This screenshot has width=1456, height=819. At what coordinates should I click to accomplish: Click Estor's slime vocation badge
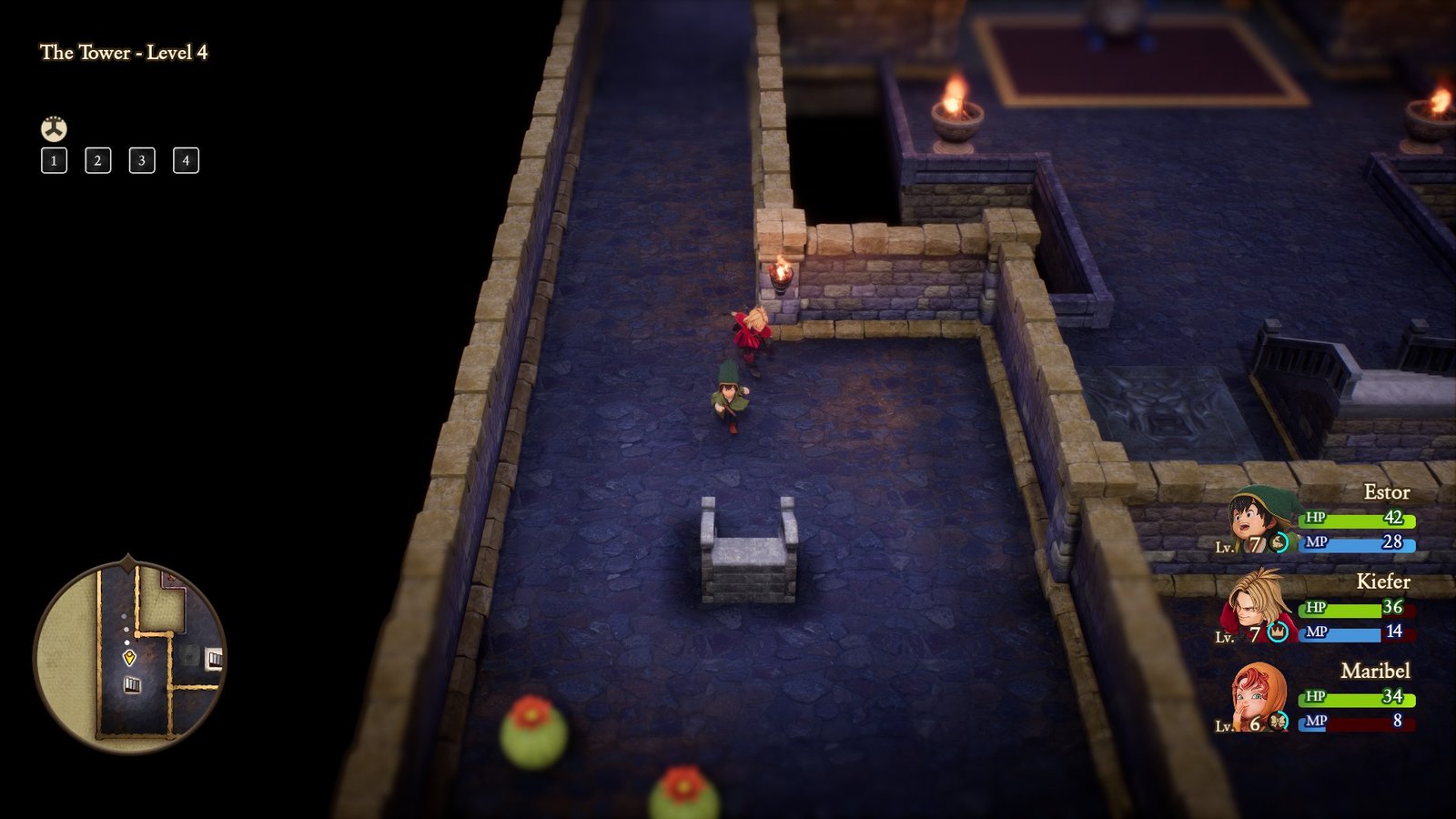coord(1277,544)
